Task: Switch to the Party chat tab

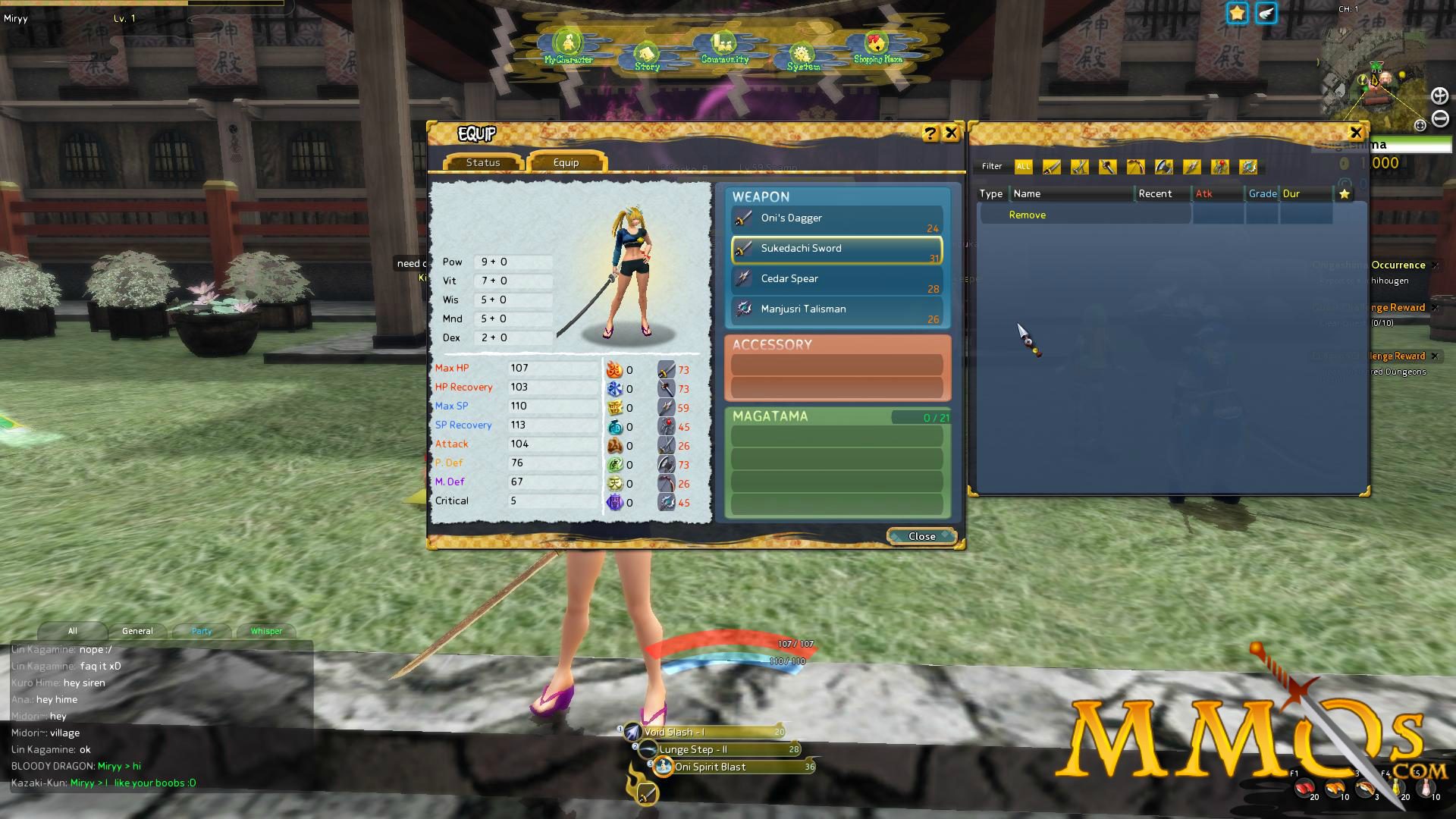Action: tap(201, 630)
